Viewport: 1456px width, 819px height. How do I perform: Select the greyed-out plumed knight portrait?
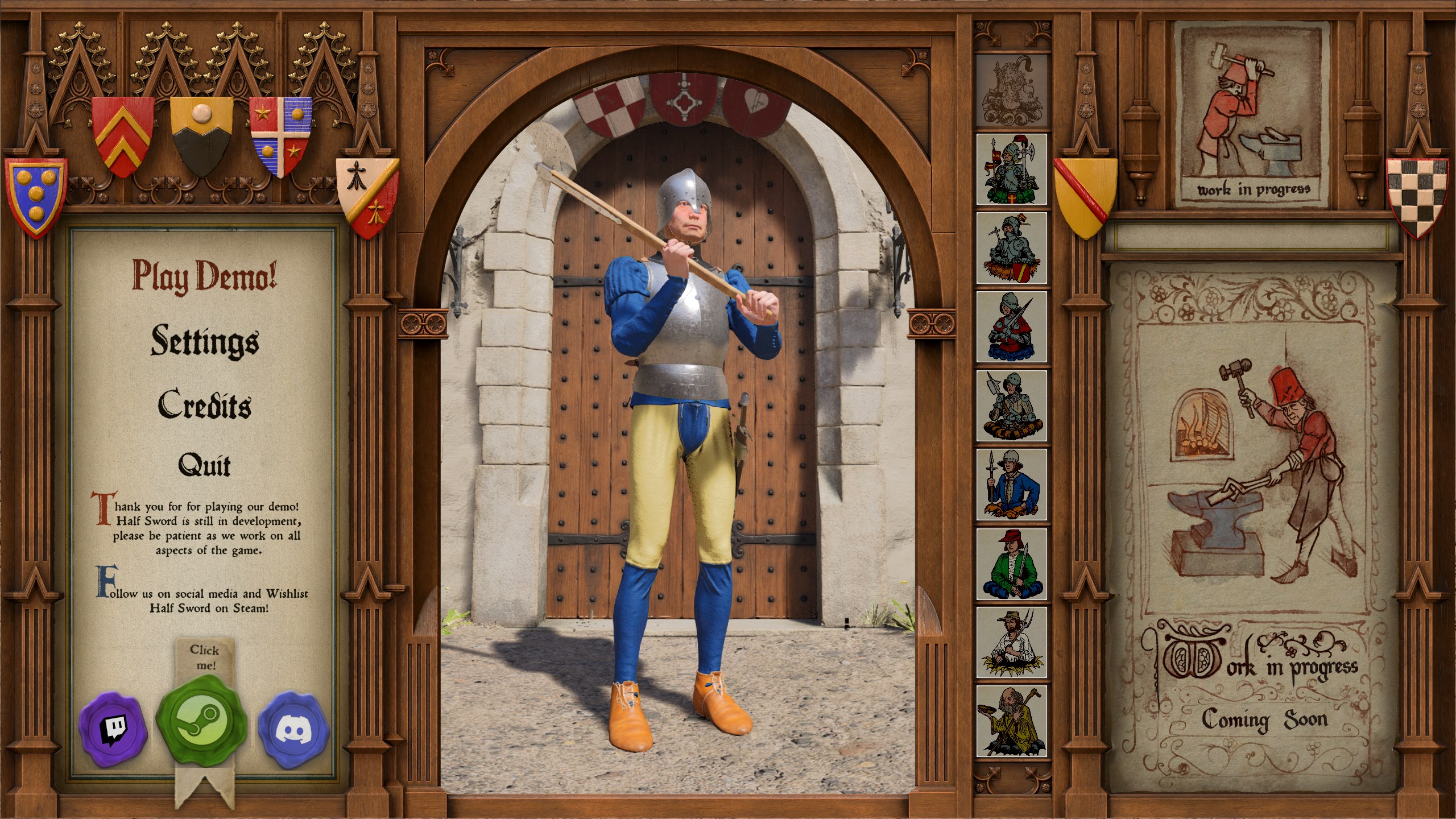1012,90
